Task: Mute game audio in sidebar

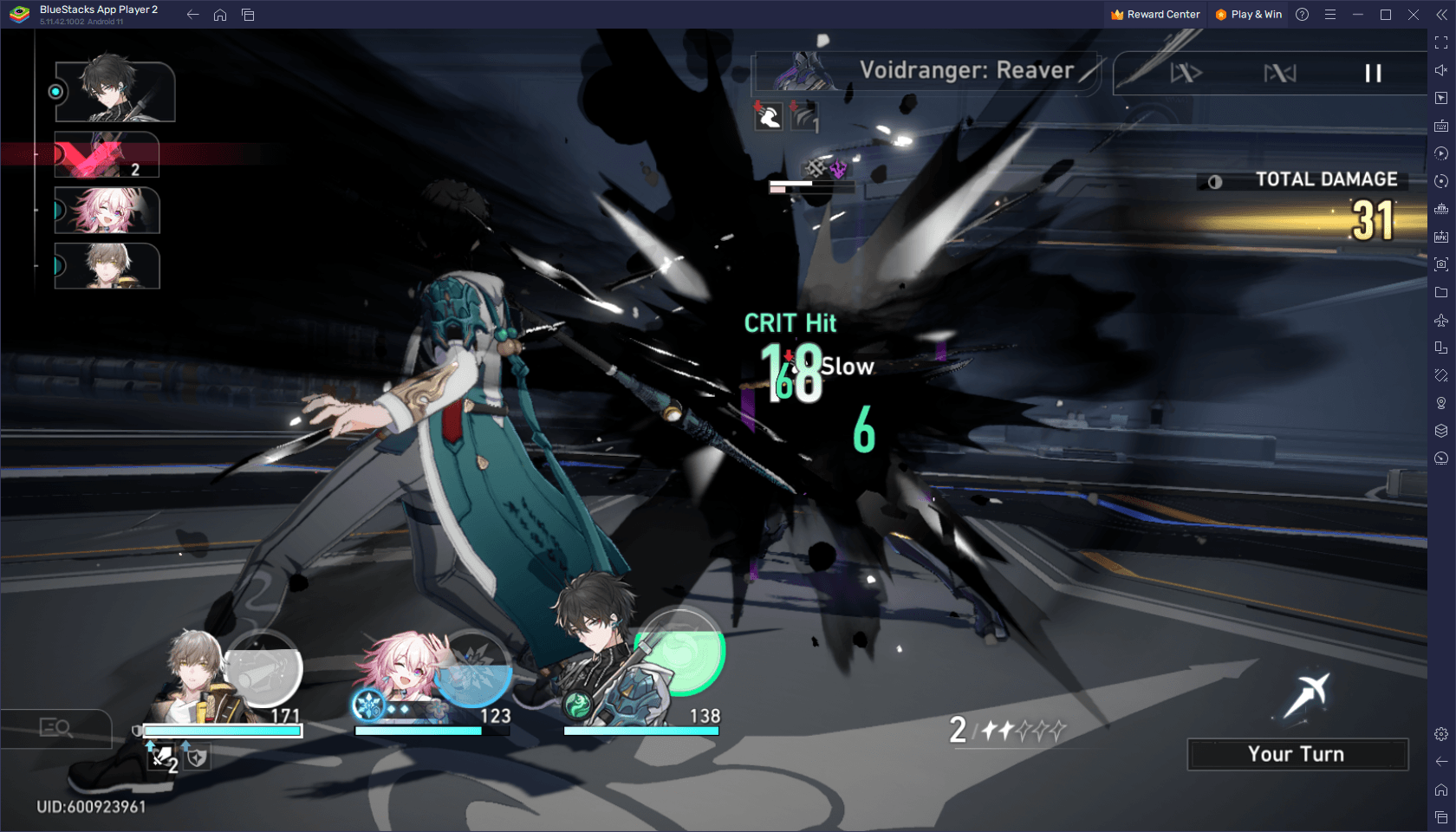Action: [x=1440, y=69]
